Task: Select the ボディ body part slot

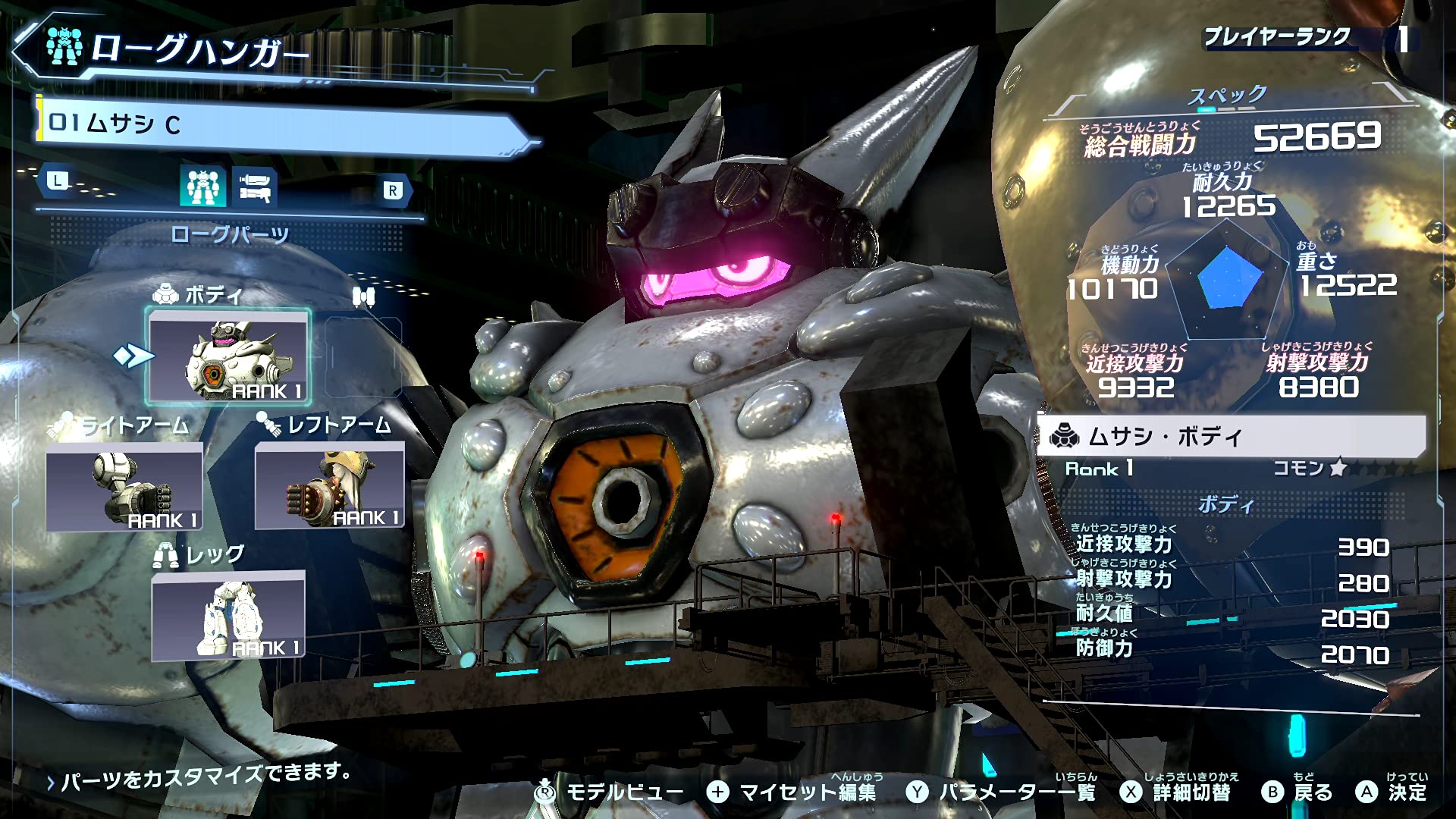Action: [x=228, y=356]
